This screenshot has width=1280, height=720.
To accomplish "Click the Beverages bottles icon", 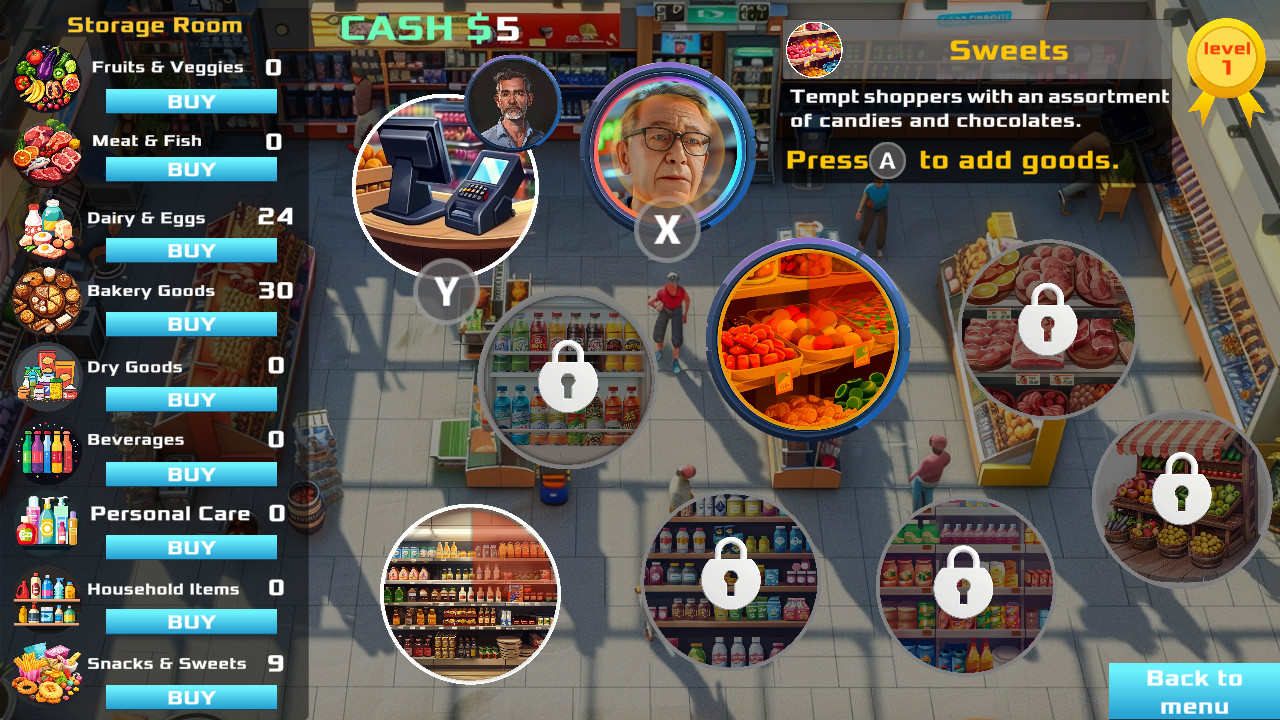I will pos(46,450).
